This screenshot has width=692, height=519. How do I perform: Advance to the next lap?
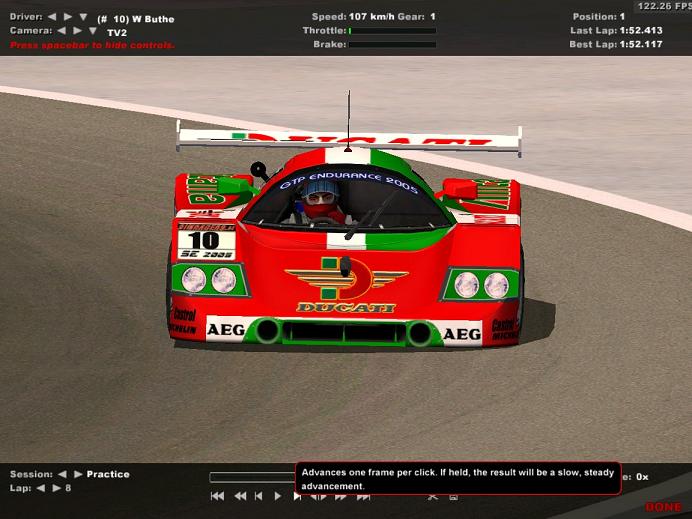56,488
